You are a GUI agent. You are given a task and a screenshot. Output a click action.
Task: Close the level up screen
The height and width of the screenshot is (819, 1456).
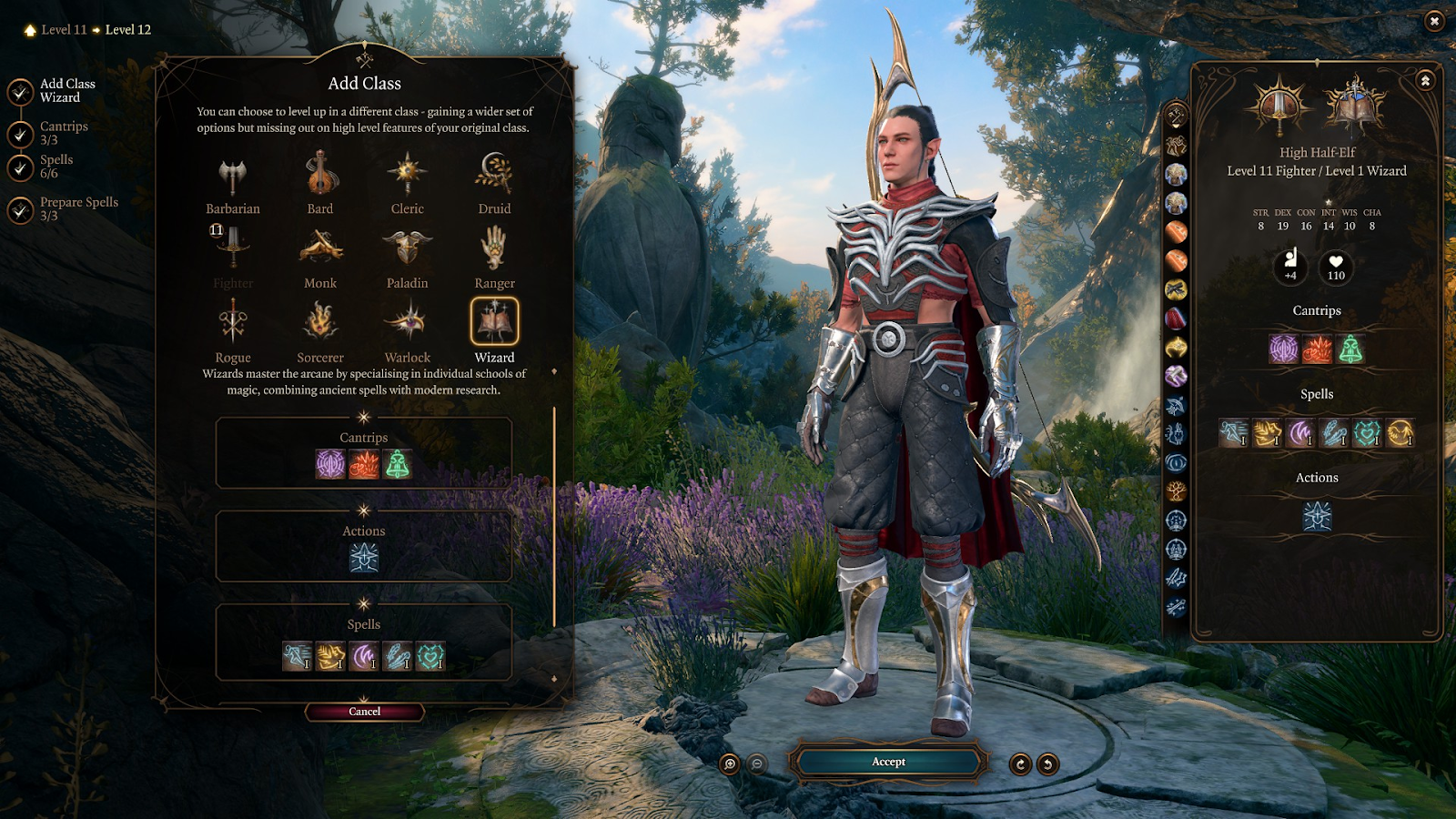tap(1434, 20)
